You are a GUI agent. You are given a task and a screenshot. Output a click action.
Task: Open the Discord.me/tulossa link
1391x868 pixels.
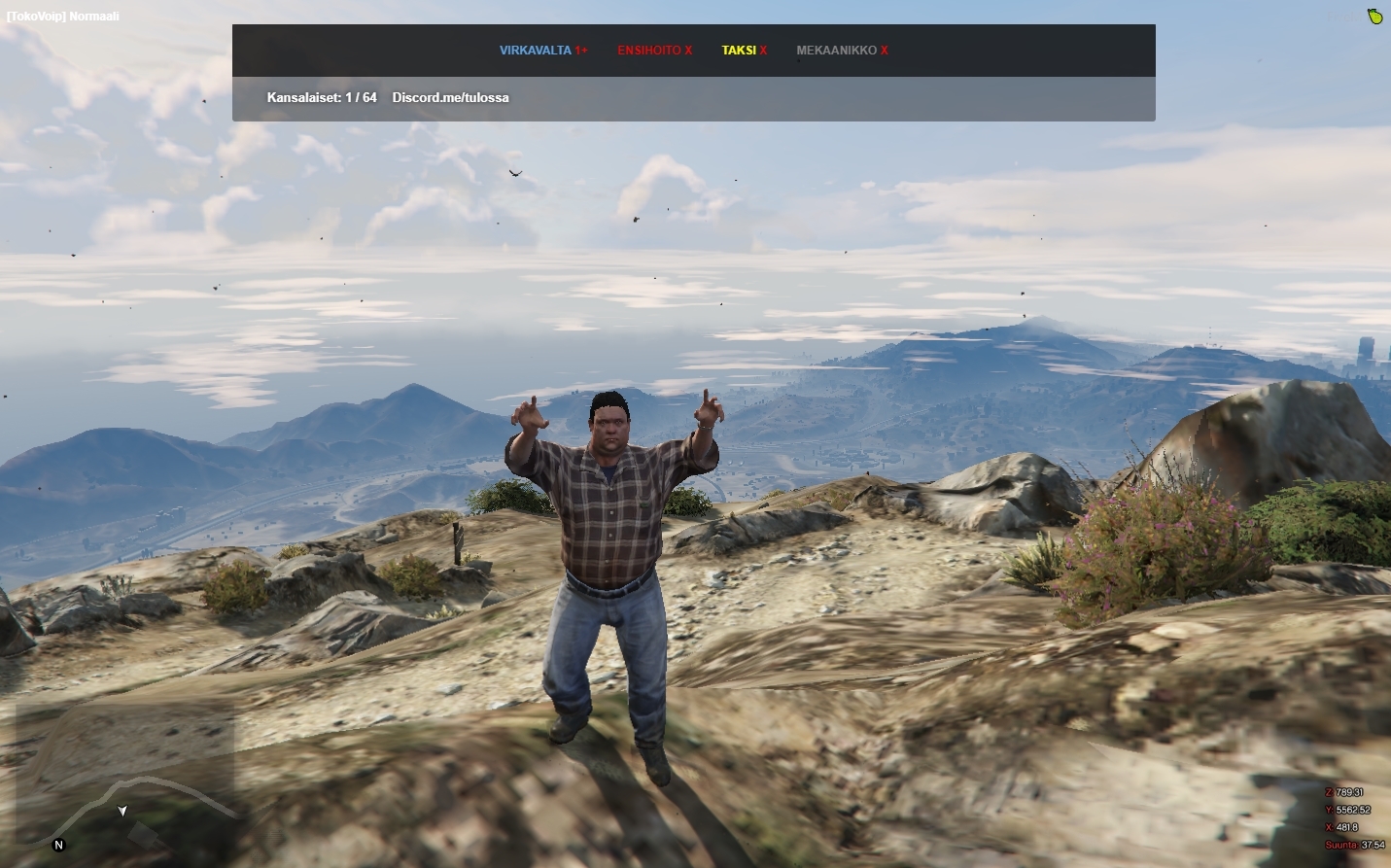[x=450, y=98]
